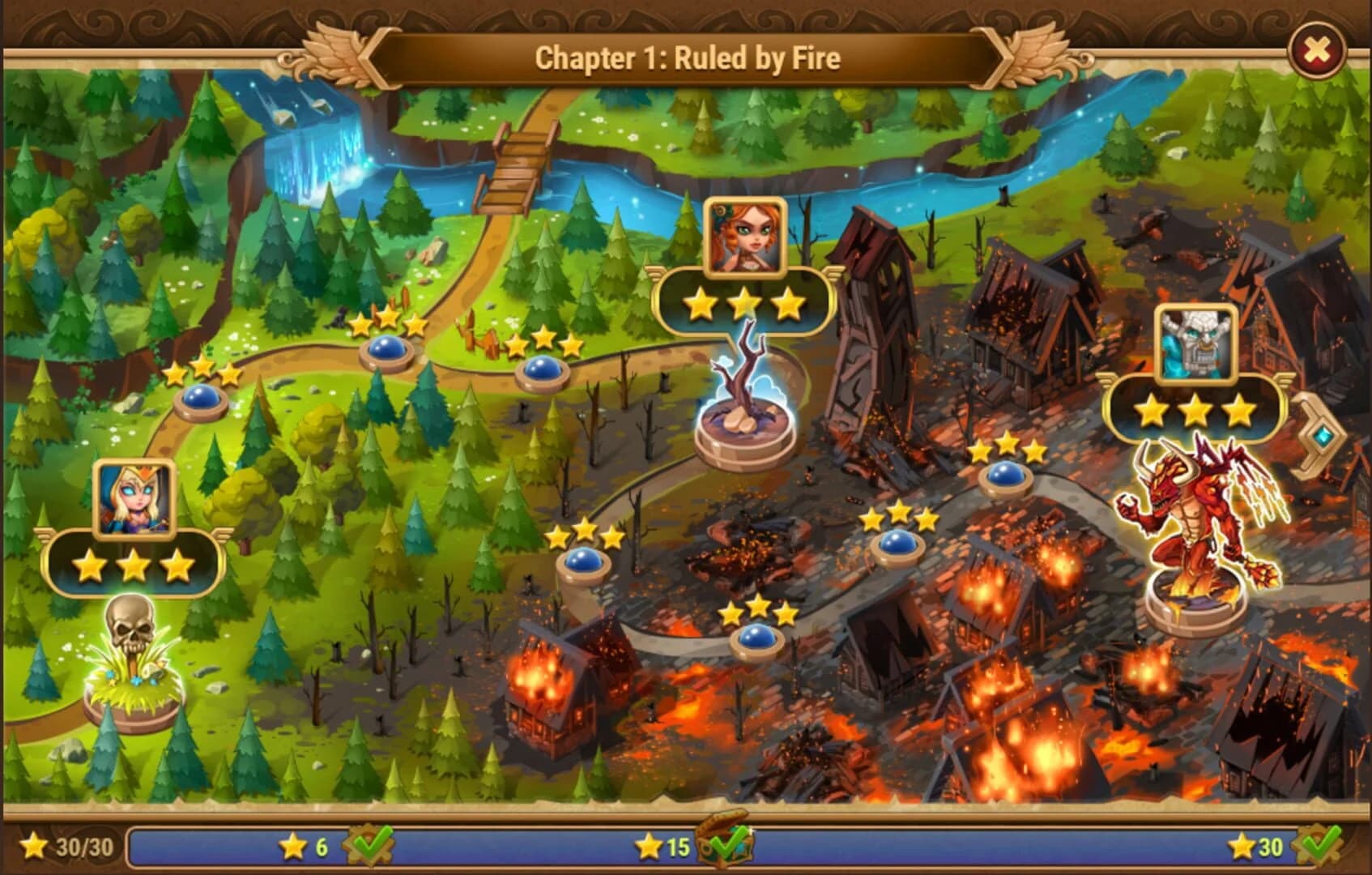Click the white-masked boss portrait above the demon
Image resolution: width=1372 pixels, height=875 pixels.
1199,340
